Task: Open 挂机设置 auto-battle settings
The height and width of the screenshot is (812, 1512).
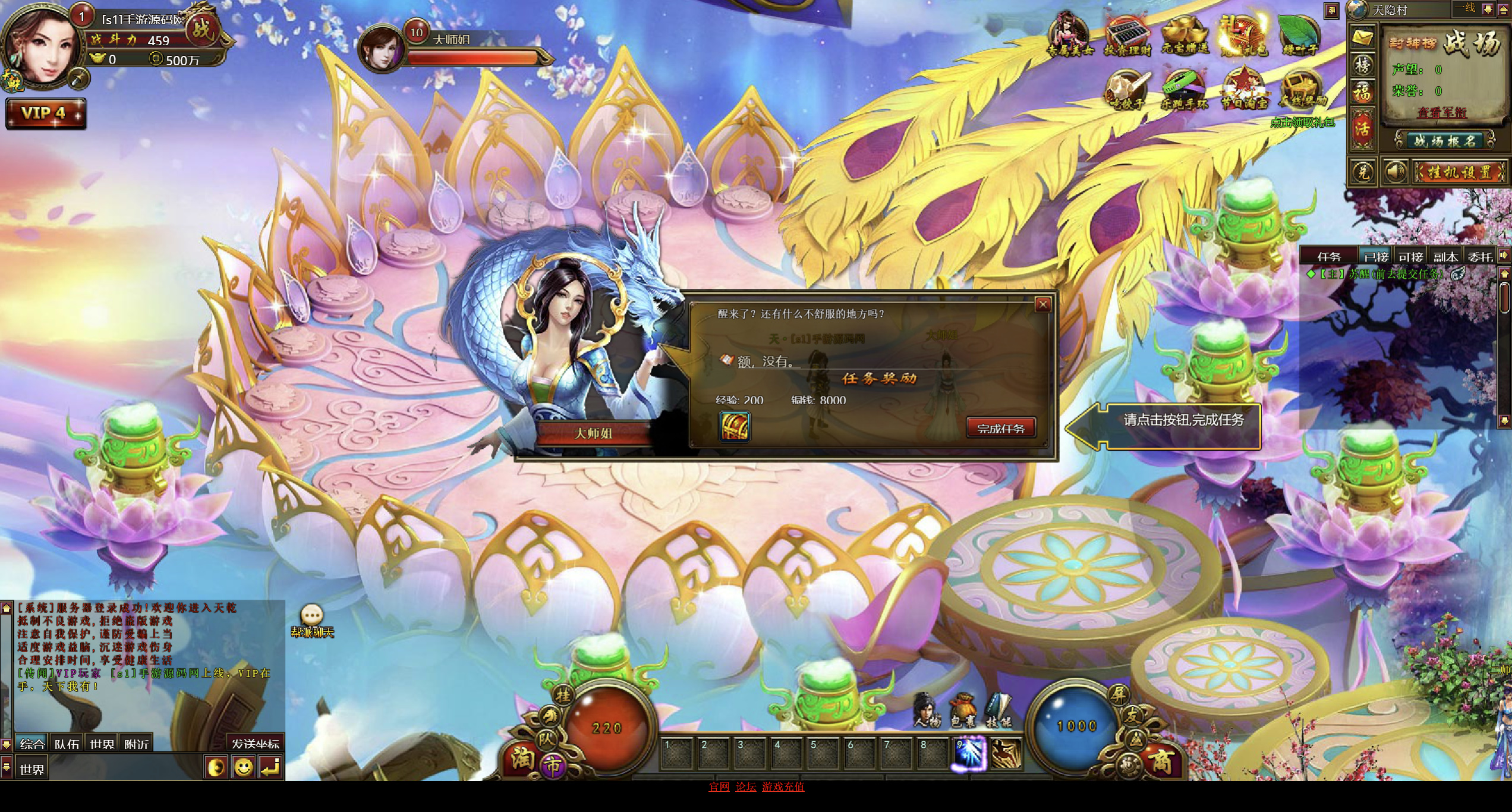Action: [x=1460, y=172]
